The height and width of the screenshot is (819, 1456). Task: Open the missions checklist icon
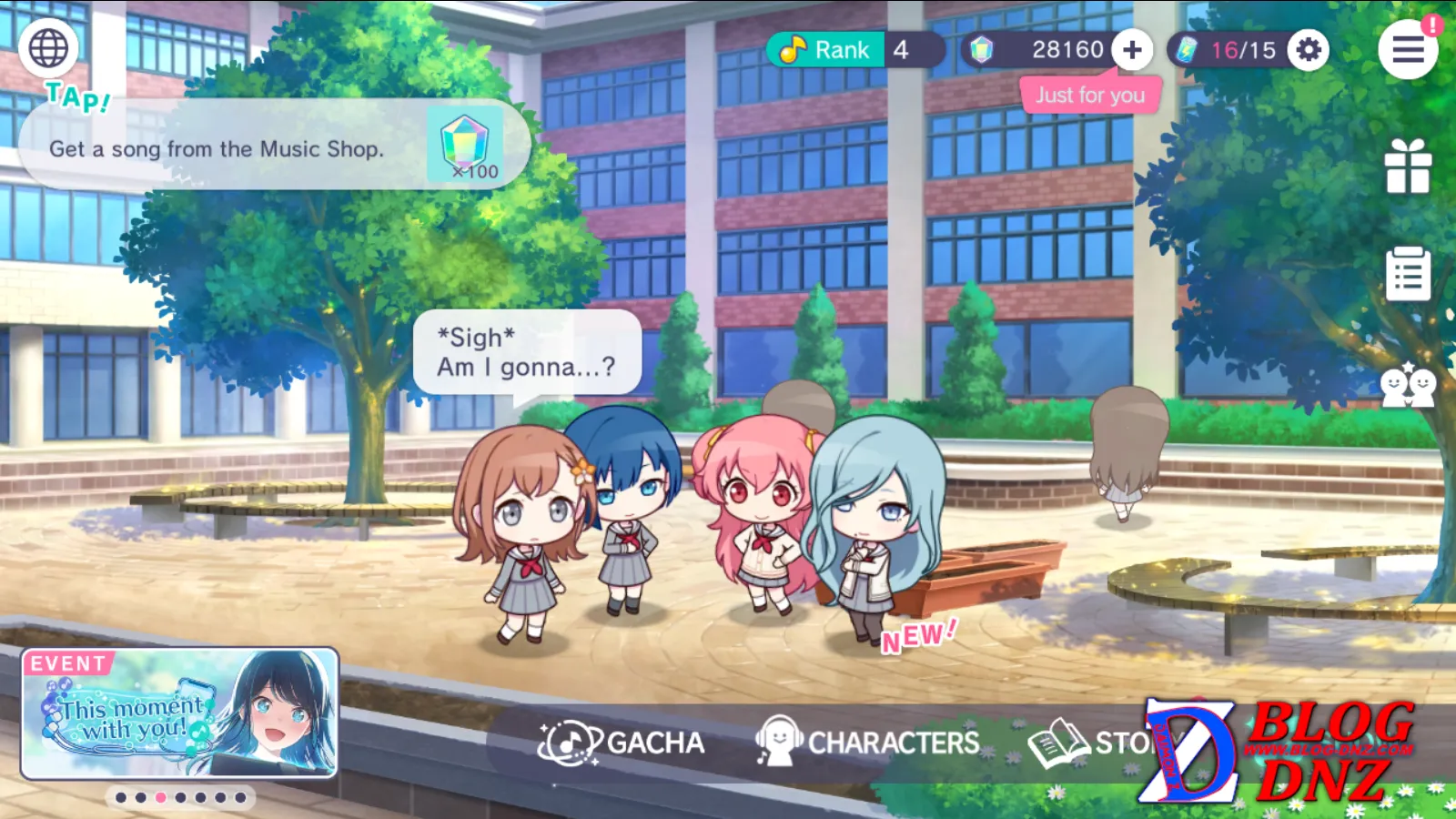pos(1408,273)
